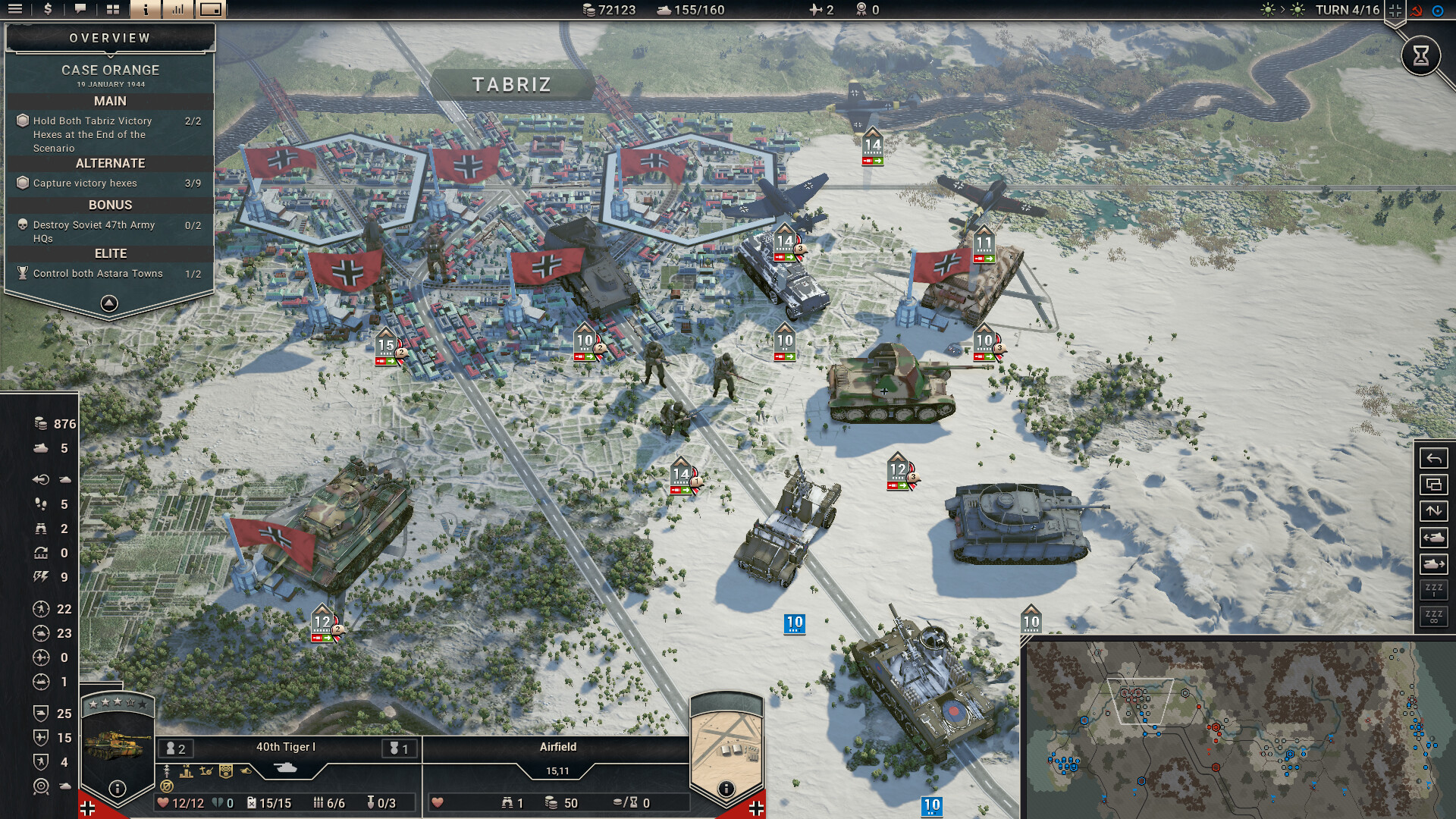Open the purchase unit dollar icon
The width and height of the screenshot is (1456, 819).
(47, 10)
